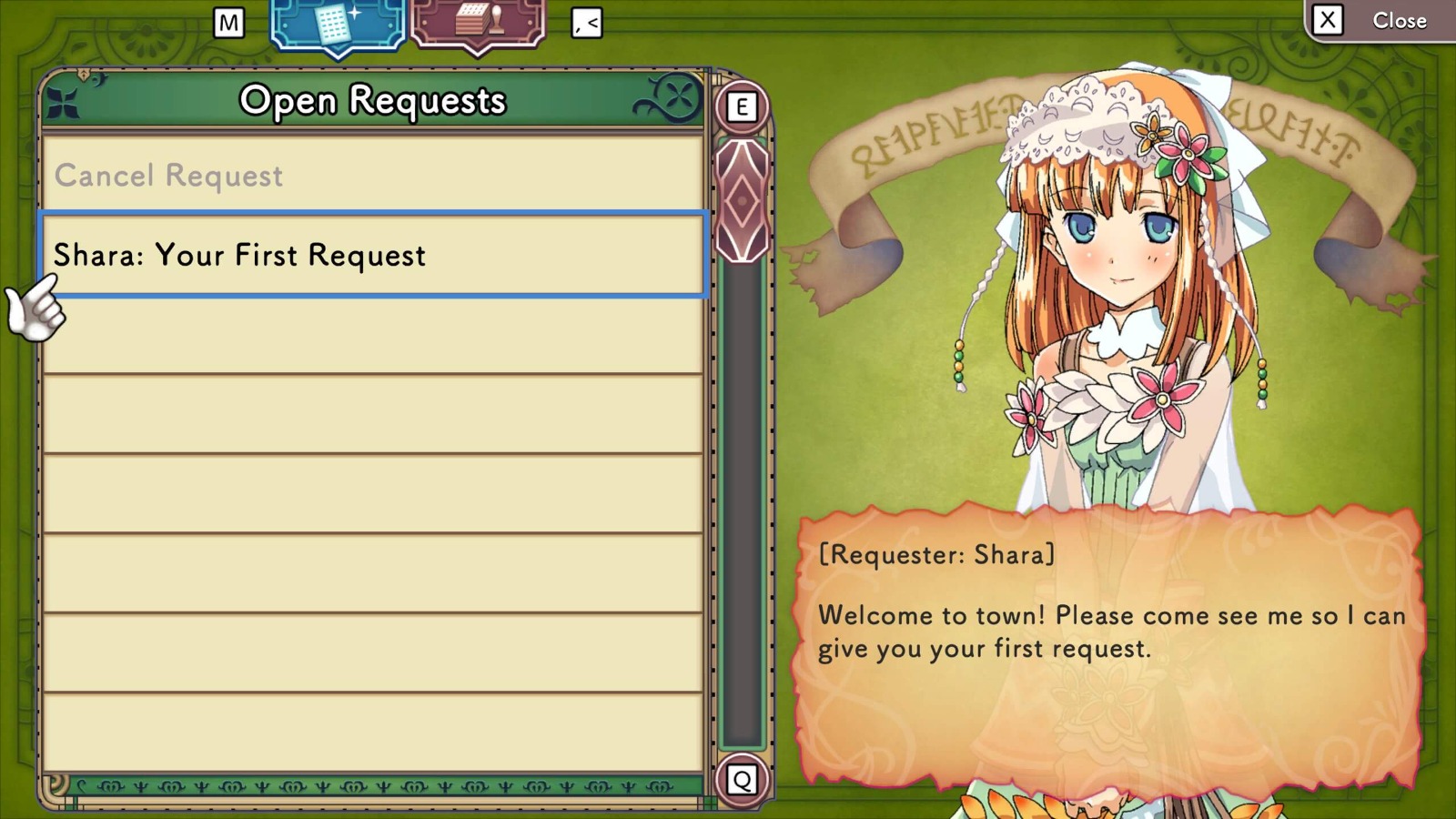Image resolution: width=1456 pixels, height=819 pixels.
Task: Click the E key scroll-up indicator
Action: (x=741, y=106)
